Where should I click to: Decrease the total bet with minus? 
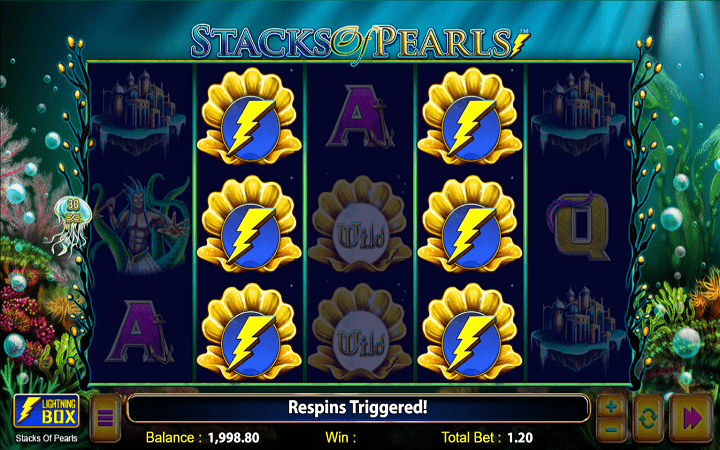pyautogui.click(x=612, y=427)
